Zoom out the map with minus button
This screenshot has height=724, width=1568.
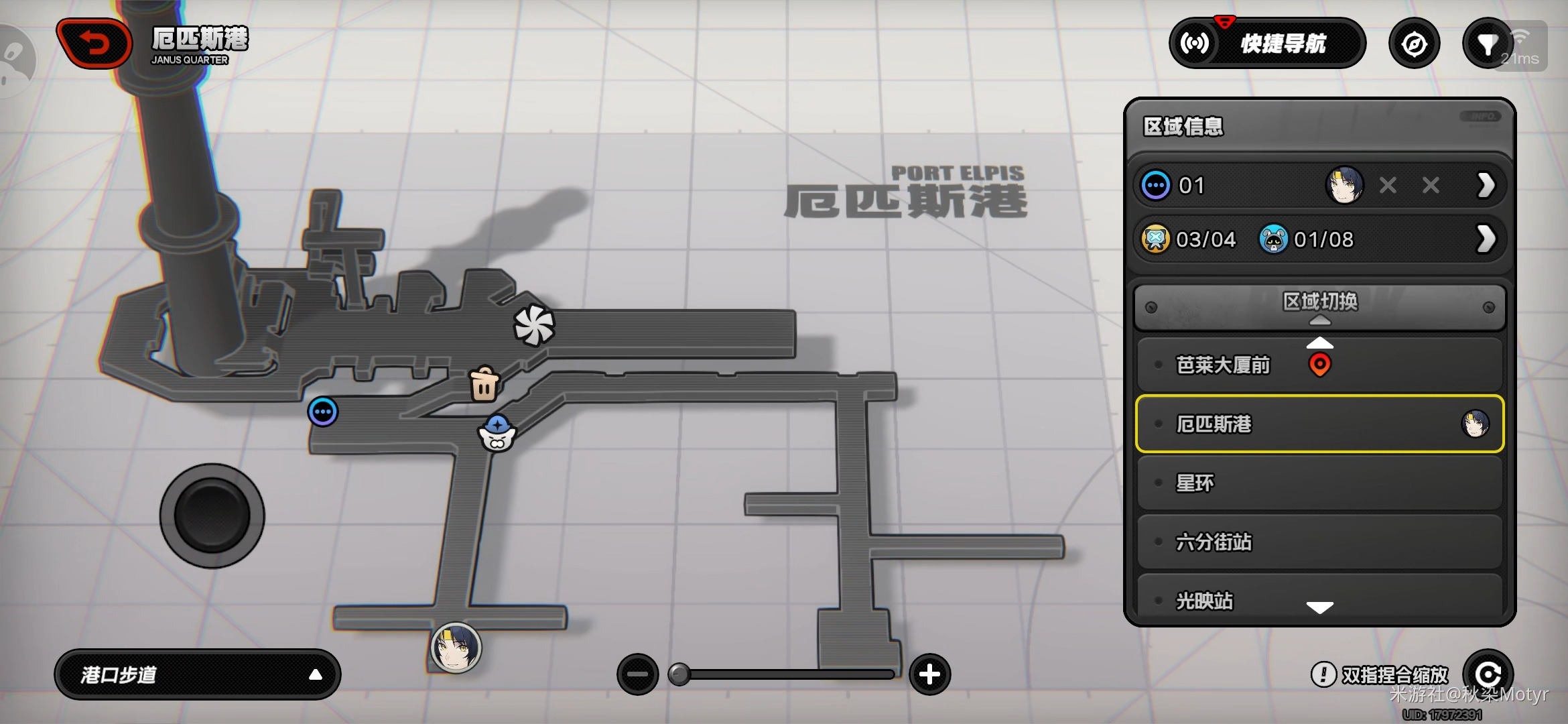tap(637, 674)
